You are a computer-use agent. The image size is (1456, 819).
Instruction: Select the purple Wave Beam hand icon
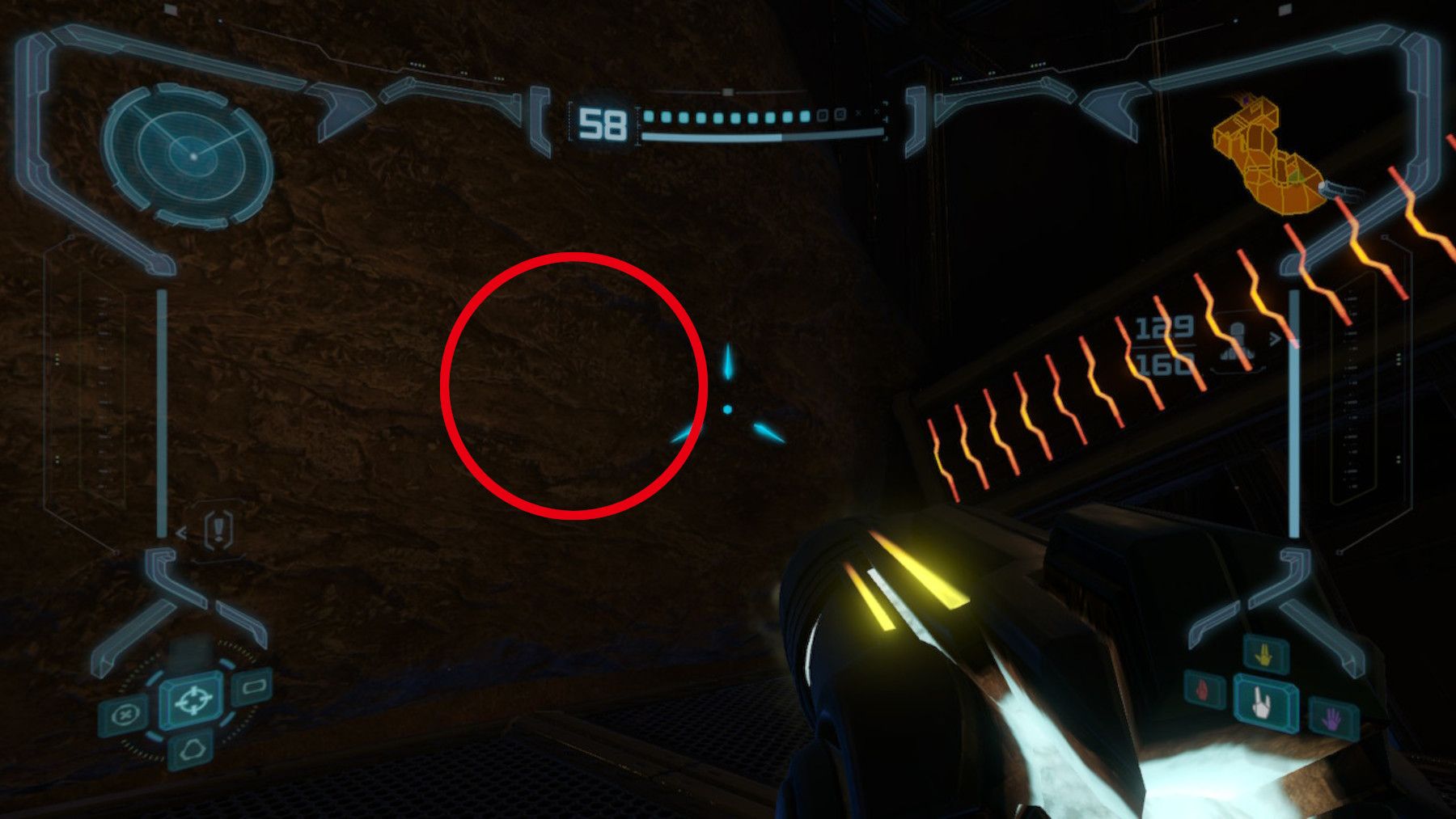[x=1331, y=719]
